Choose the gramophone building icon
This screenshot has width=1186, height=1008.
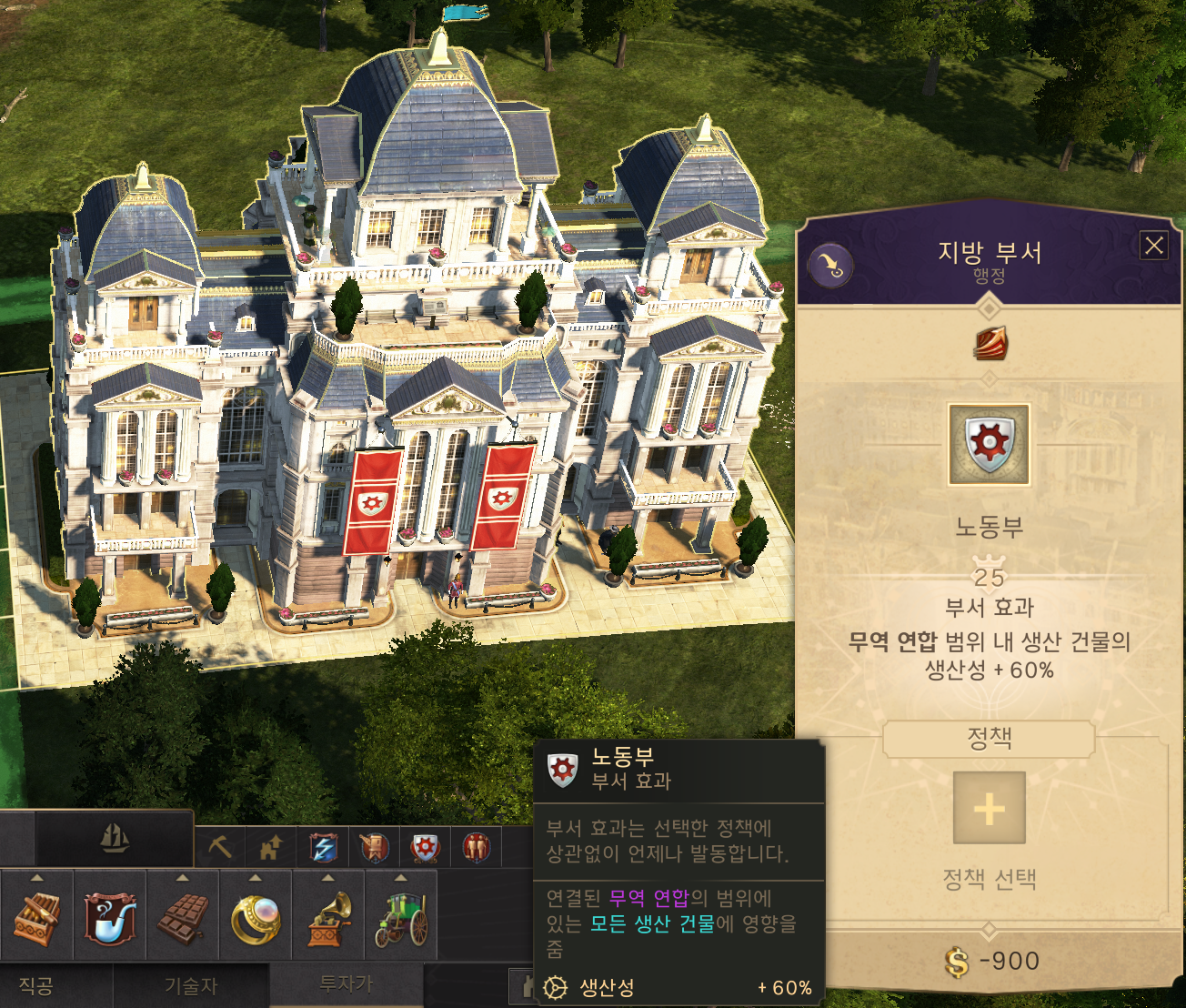[x=328, y=917]
